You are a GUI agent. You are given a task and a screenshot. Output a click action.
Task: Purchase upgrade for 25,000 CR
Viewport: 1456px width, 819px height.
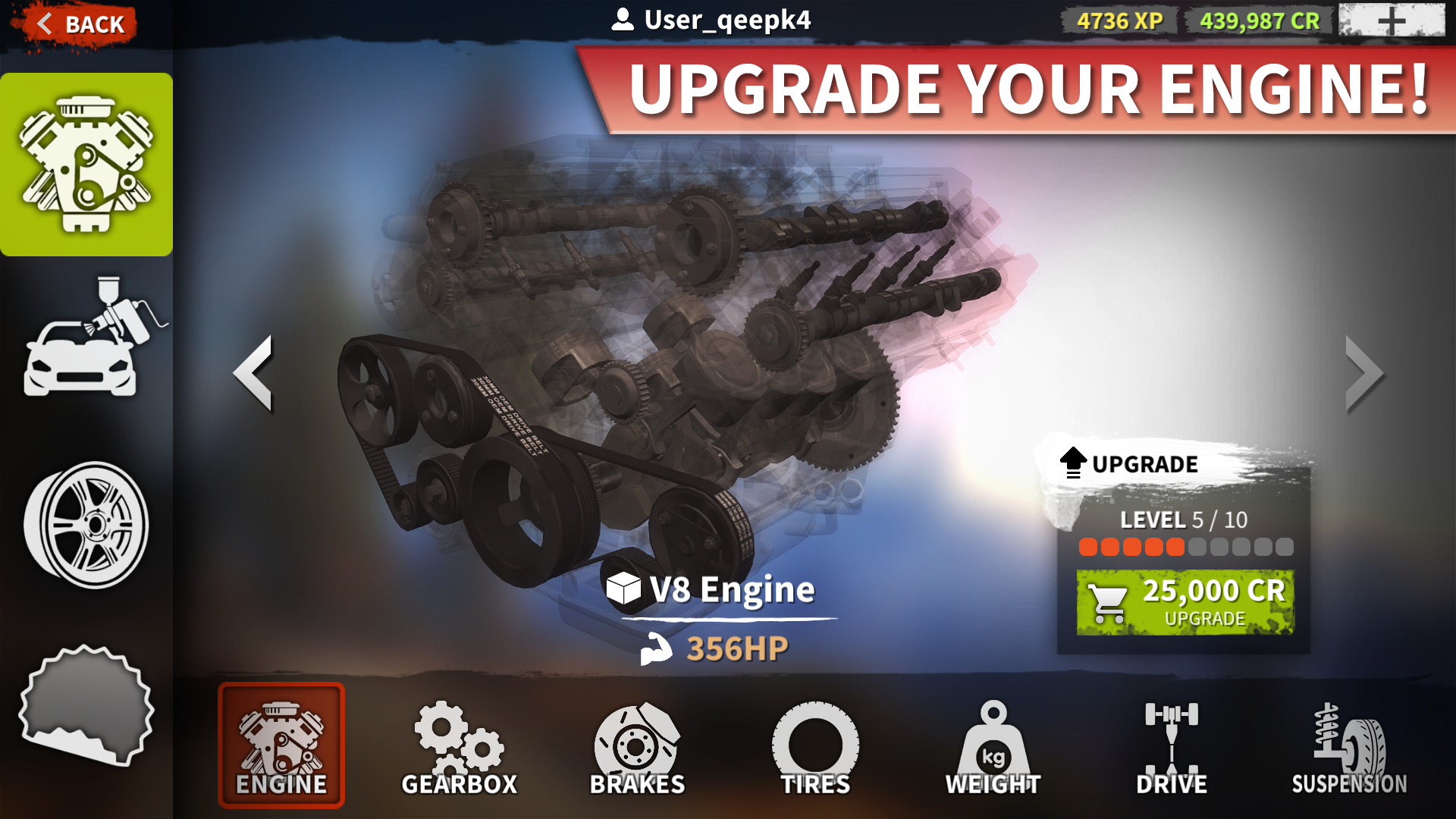(1185, 601)
